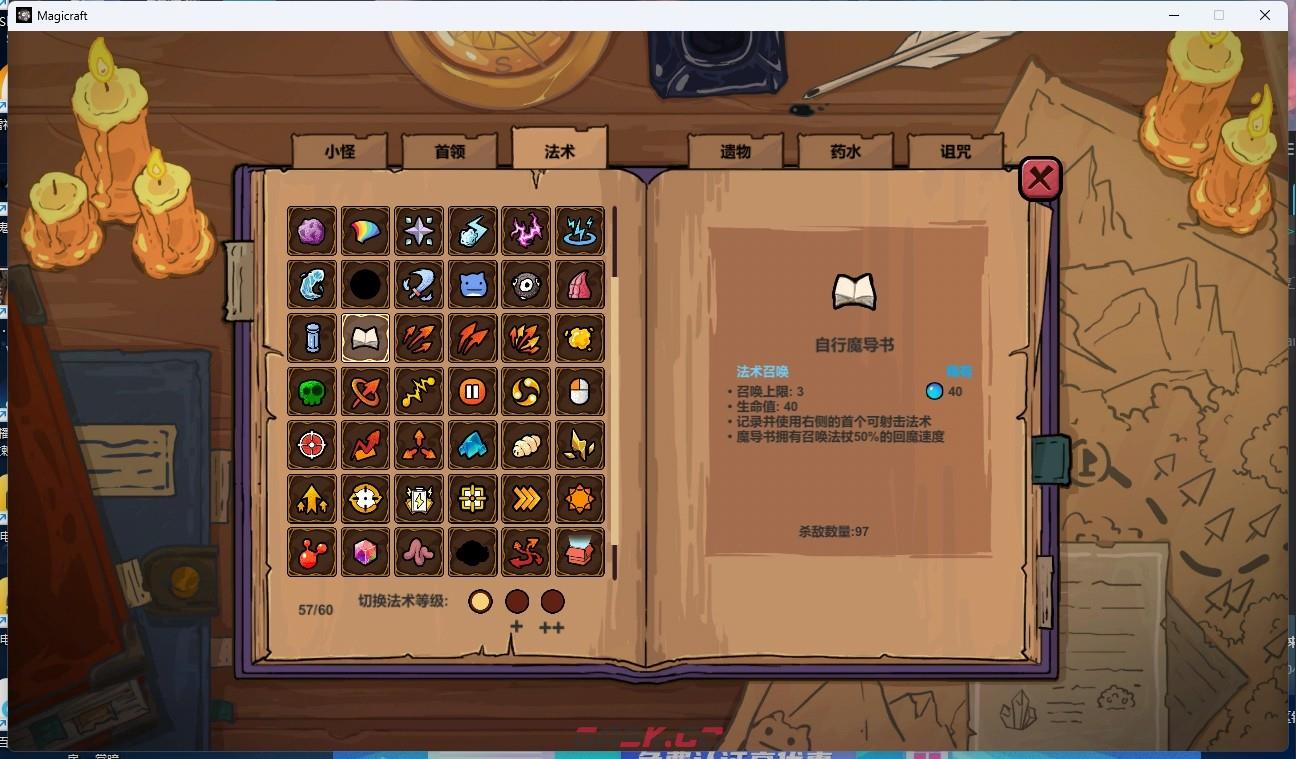Click the black hole spell icon
This screenshot has height=759, width=1296.
click(365, 285)
